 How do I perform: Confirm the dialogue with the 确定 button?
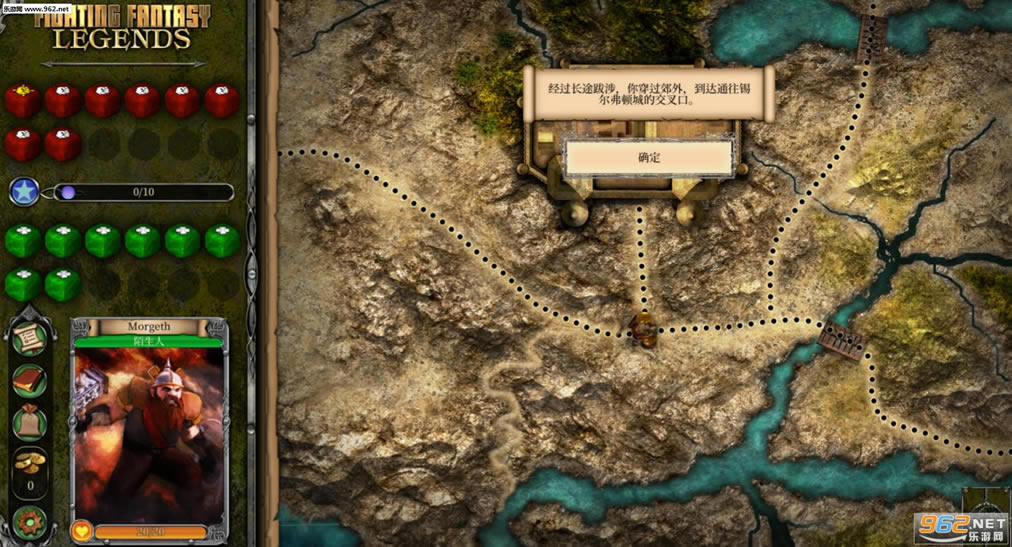649,158
